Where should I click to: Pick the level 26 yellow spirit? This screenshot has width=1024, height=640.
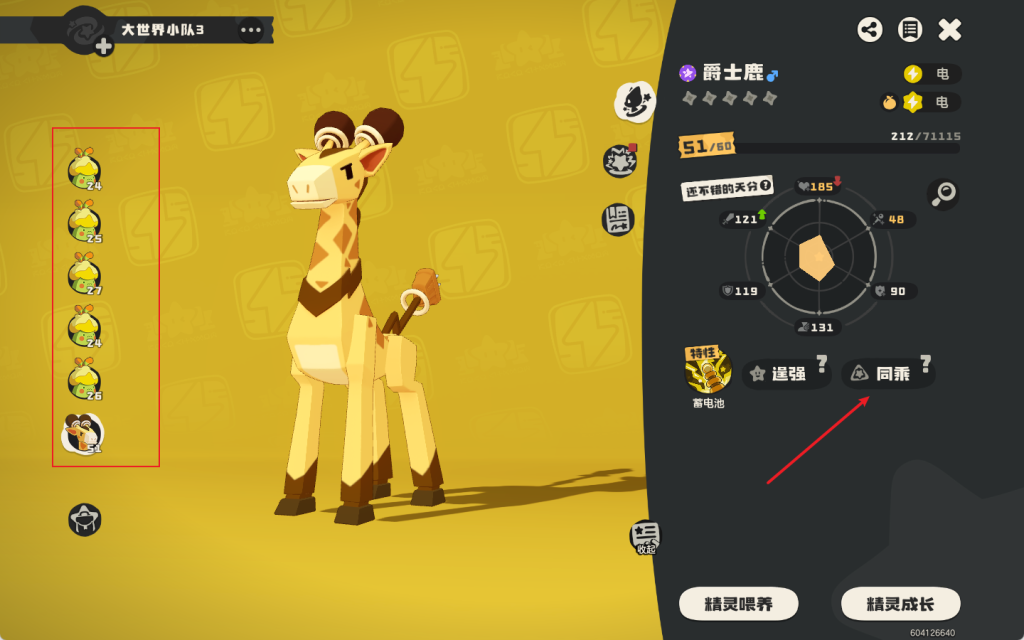(x=84, y=380)
